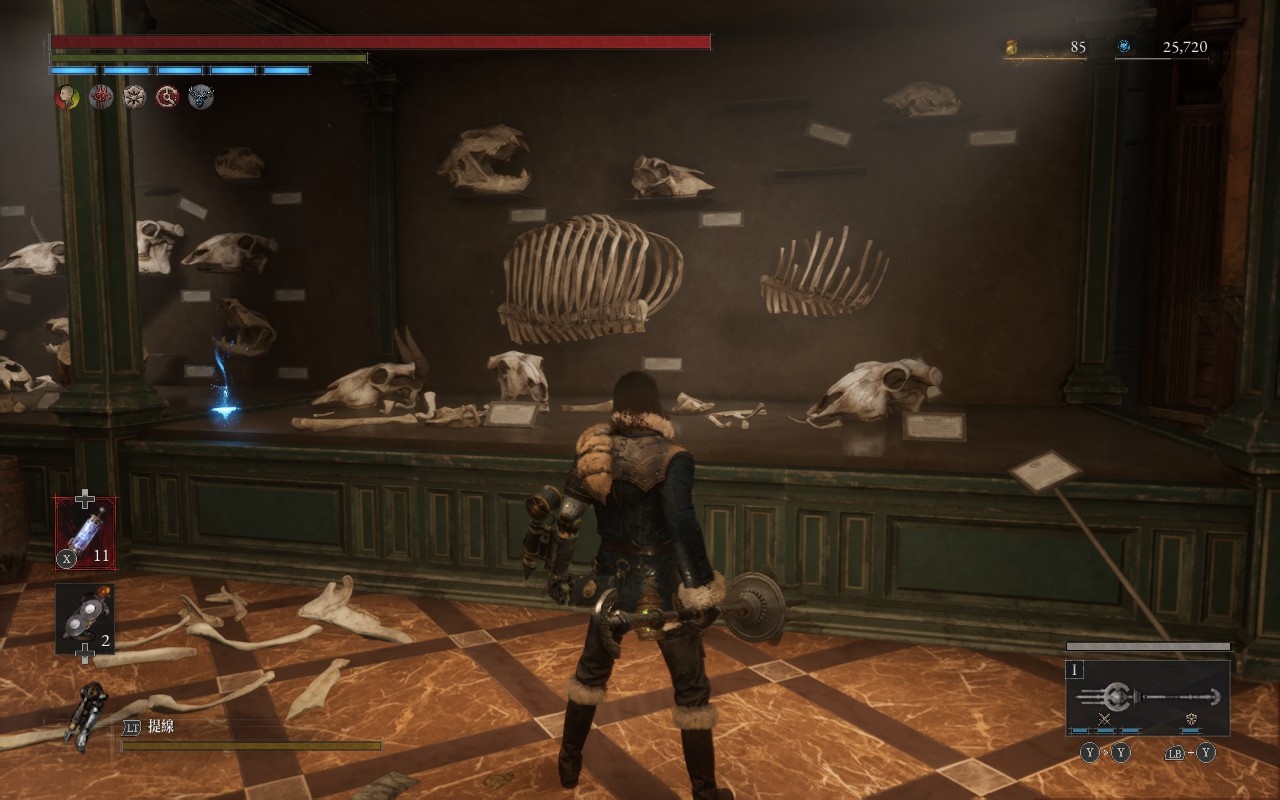Image resolution: width=1280 pixels, height=800 pixels.
Task: Click the handle Fable Art icon
Action: (x=1191, y=719)
